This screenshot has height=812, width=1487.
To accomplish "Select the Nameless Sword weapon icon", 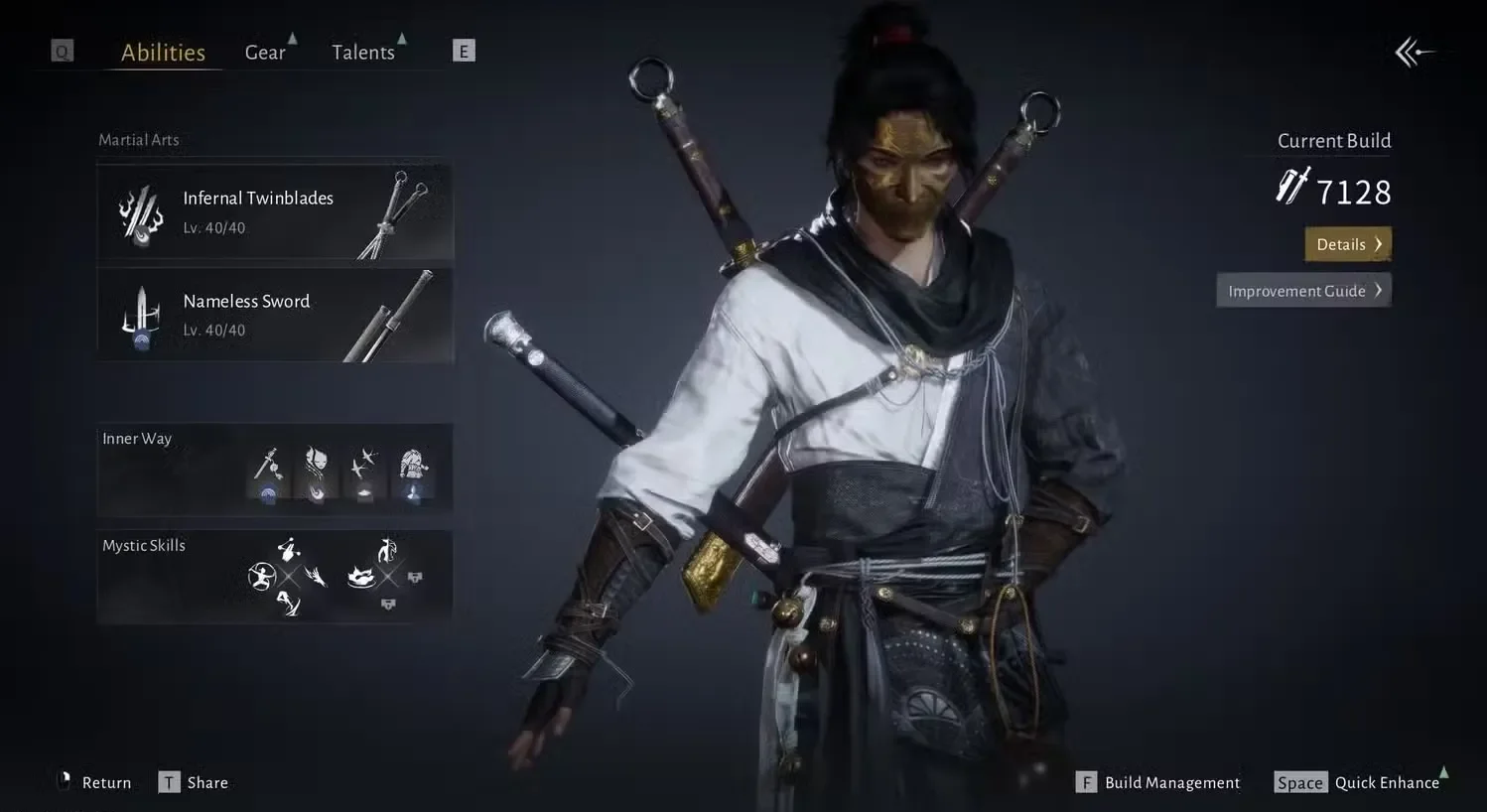I will 142,315.
